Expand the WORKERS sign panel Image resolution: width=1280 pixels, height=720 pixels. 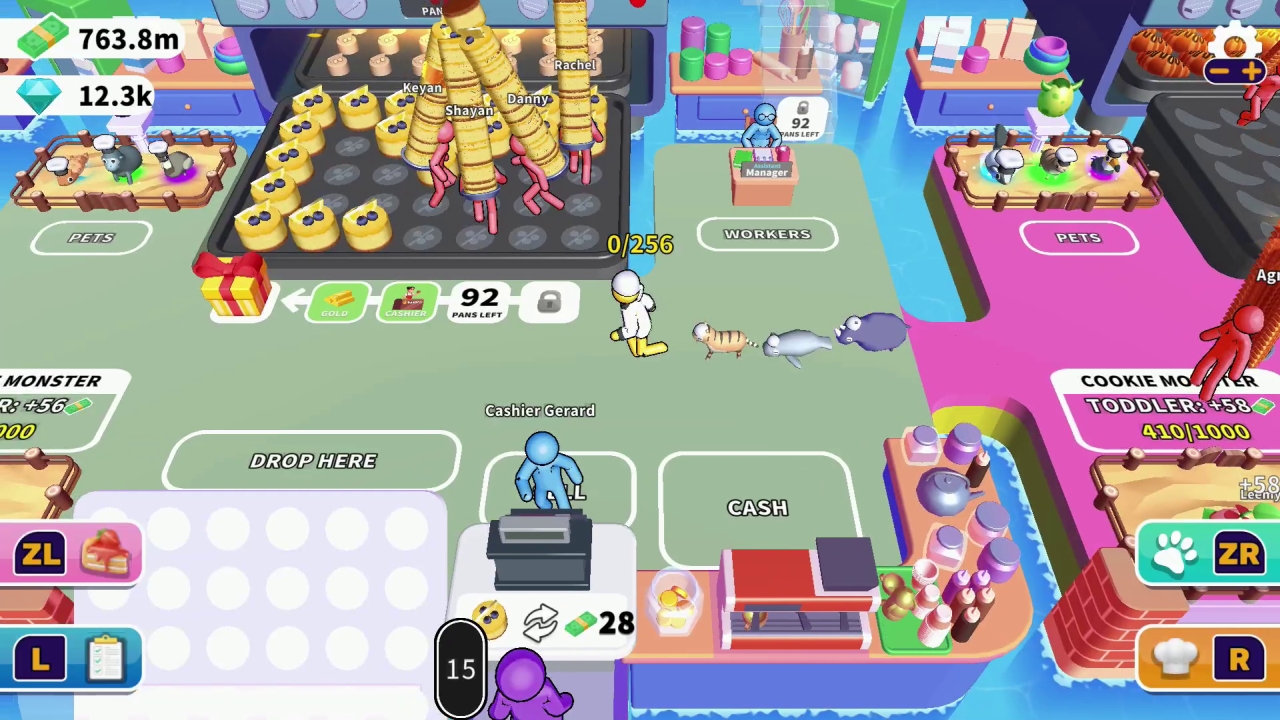(767, 233)
